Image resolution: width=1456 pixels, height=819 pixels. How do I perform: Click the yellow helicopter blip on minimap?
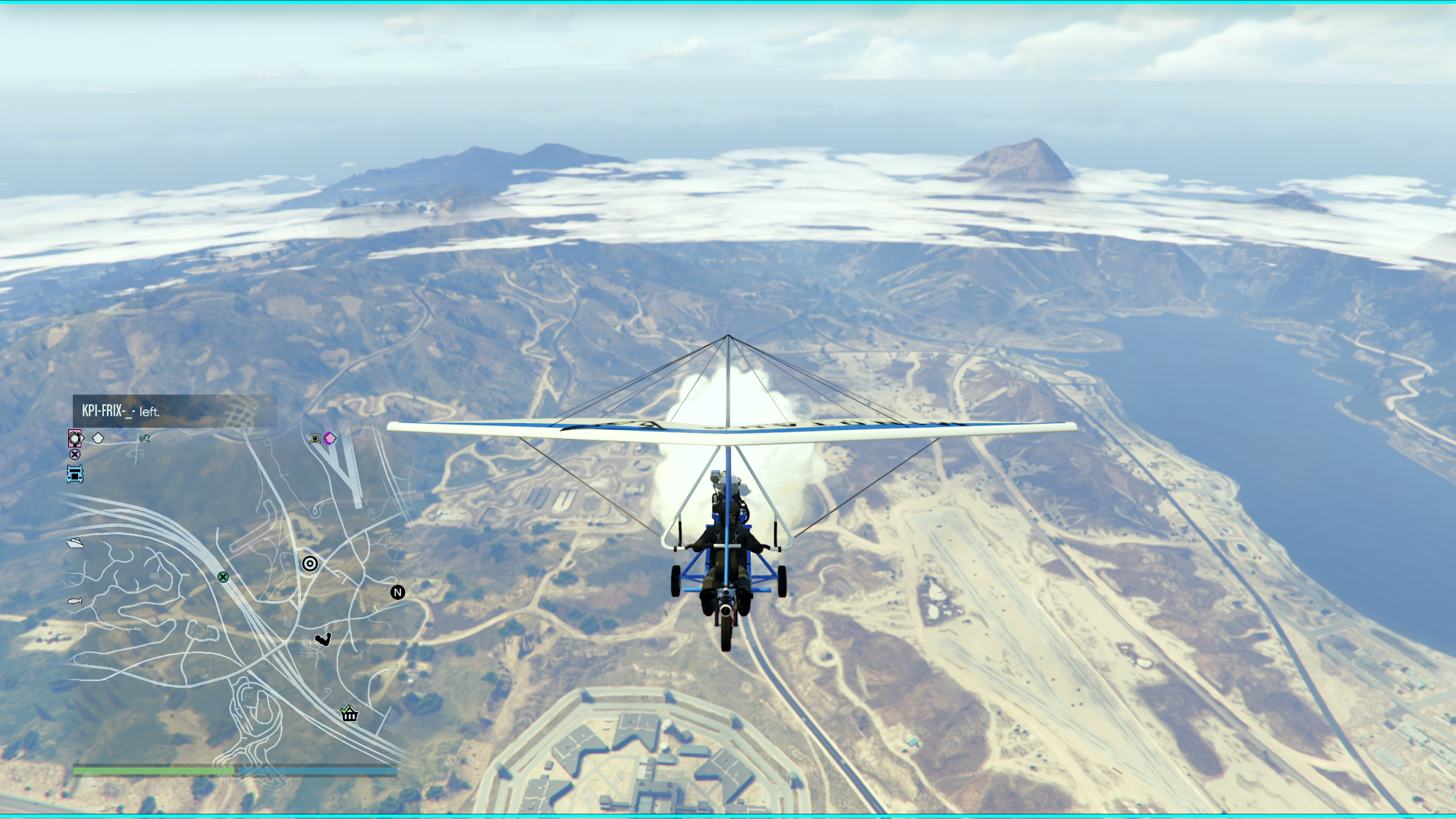pyautogui.click(x=315, y=438)
